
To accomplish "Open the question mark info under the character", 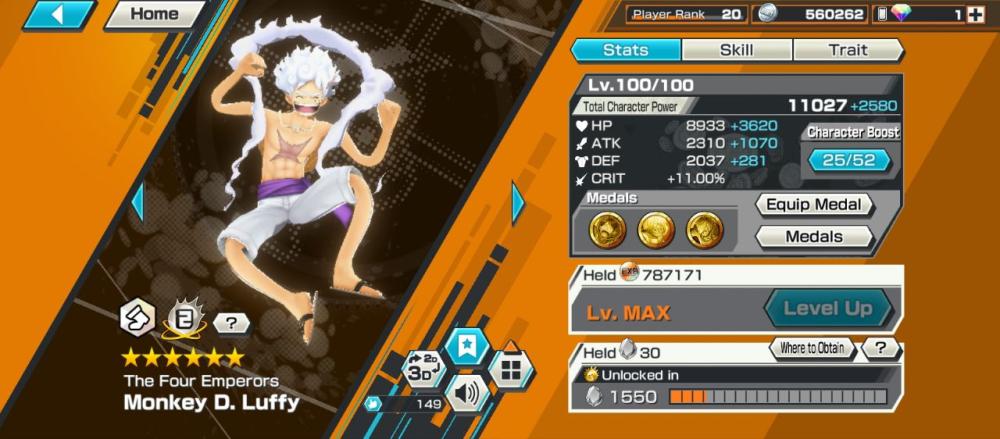I will pyautogui.click(x=231, y=322).
